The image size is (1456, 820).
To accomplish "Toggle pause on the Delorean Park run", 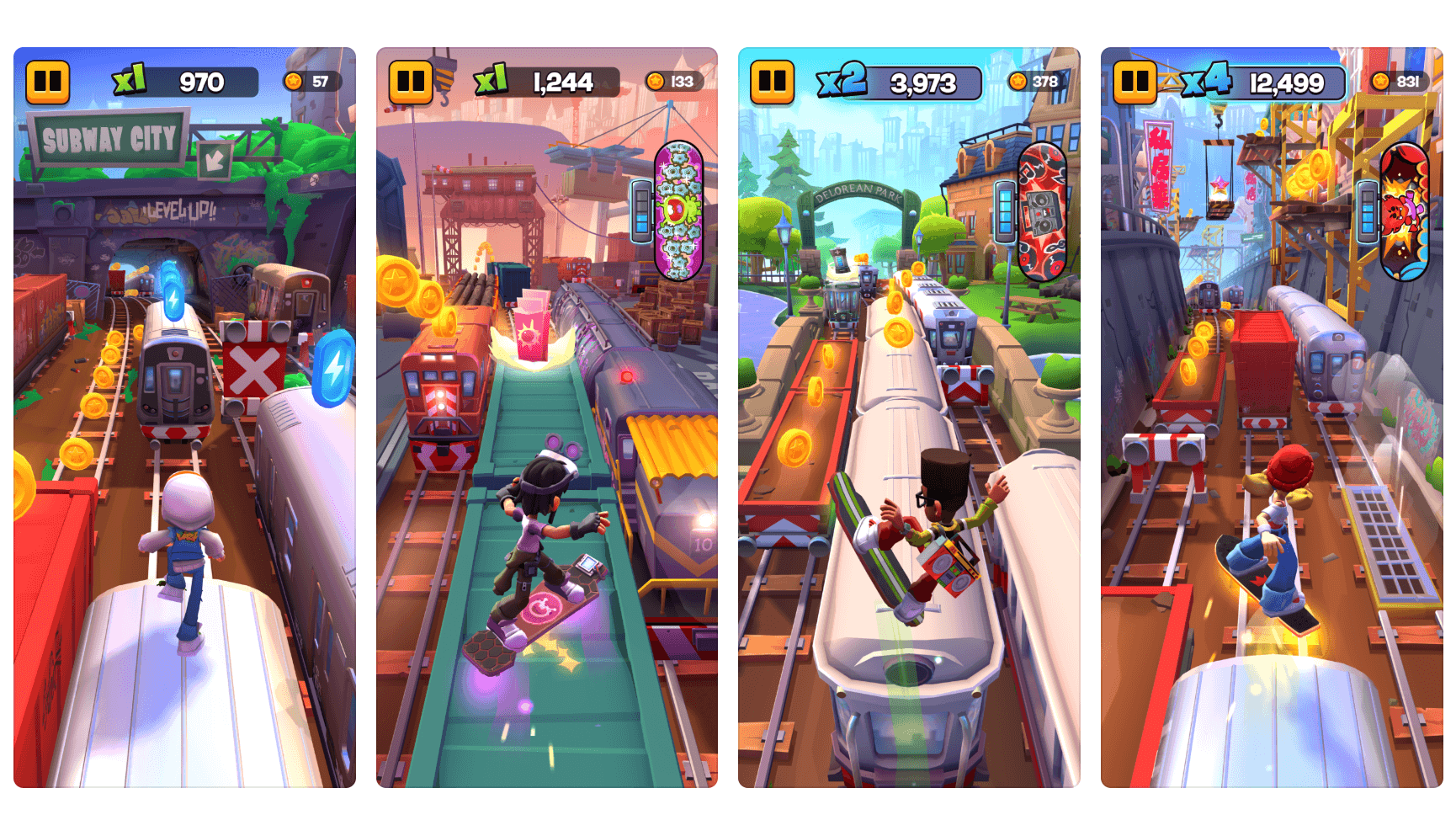I will tap(773, 82).
